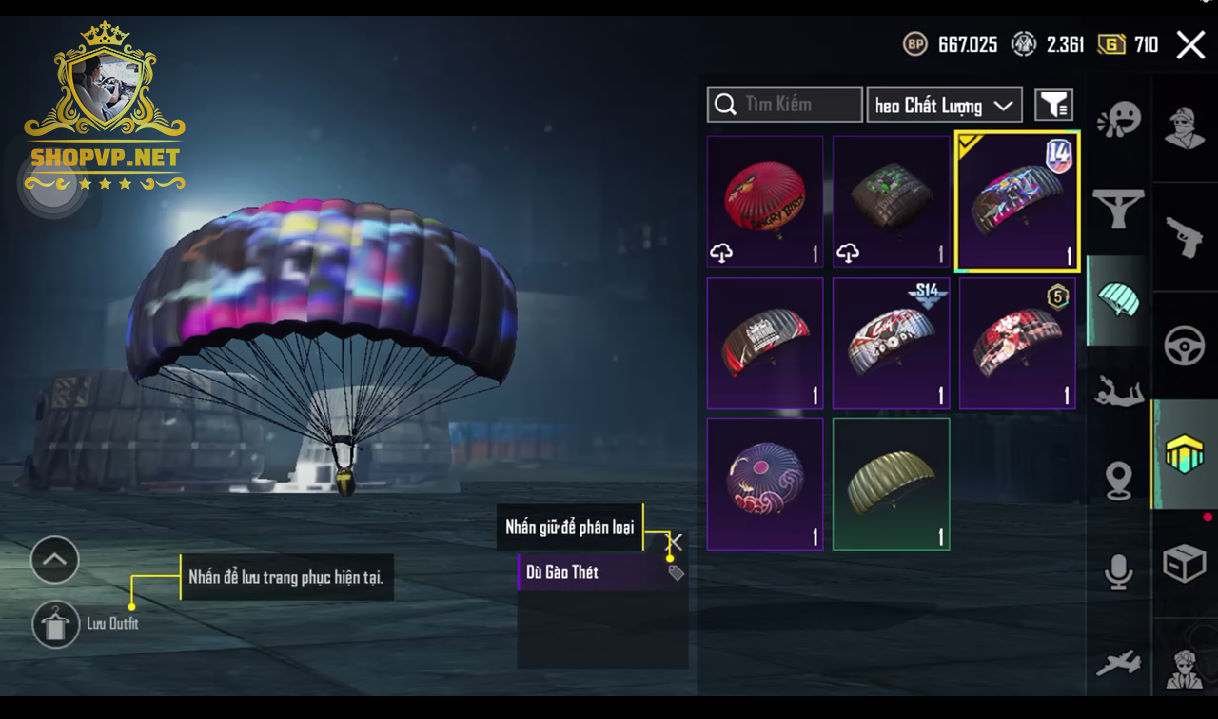The image size is (1218, 719).
Task: Open the filter funnel button
Action: (x=1053, y=104)
